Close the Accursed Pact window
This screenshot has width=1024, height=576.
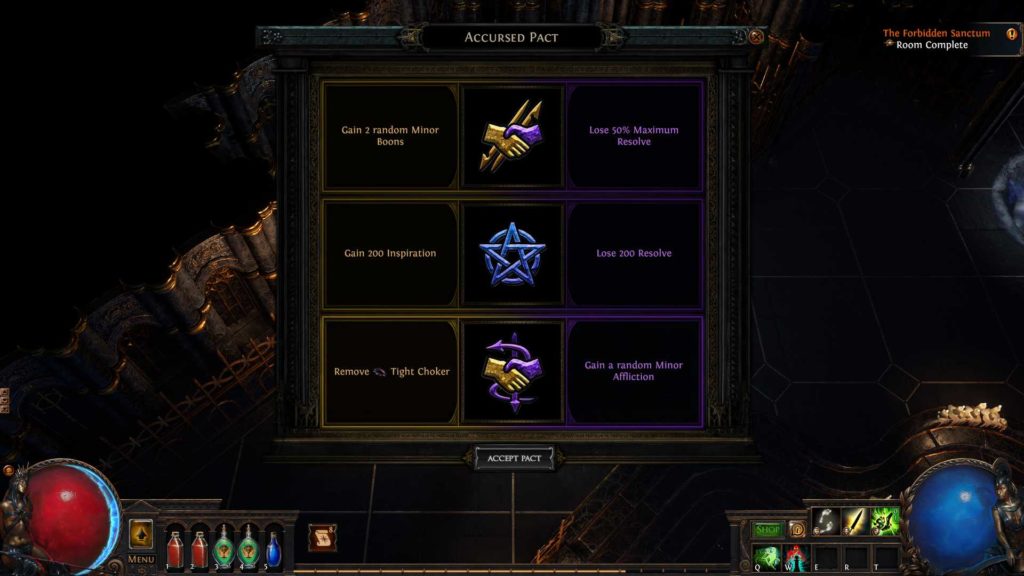click(x=756, y=37)
